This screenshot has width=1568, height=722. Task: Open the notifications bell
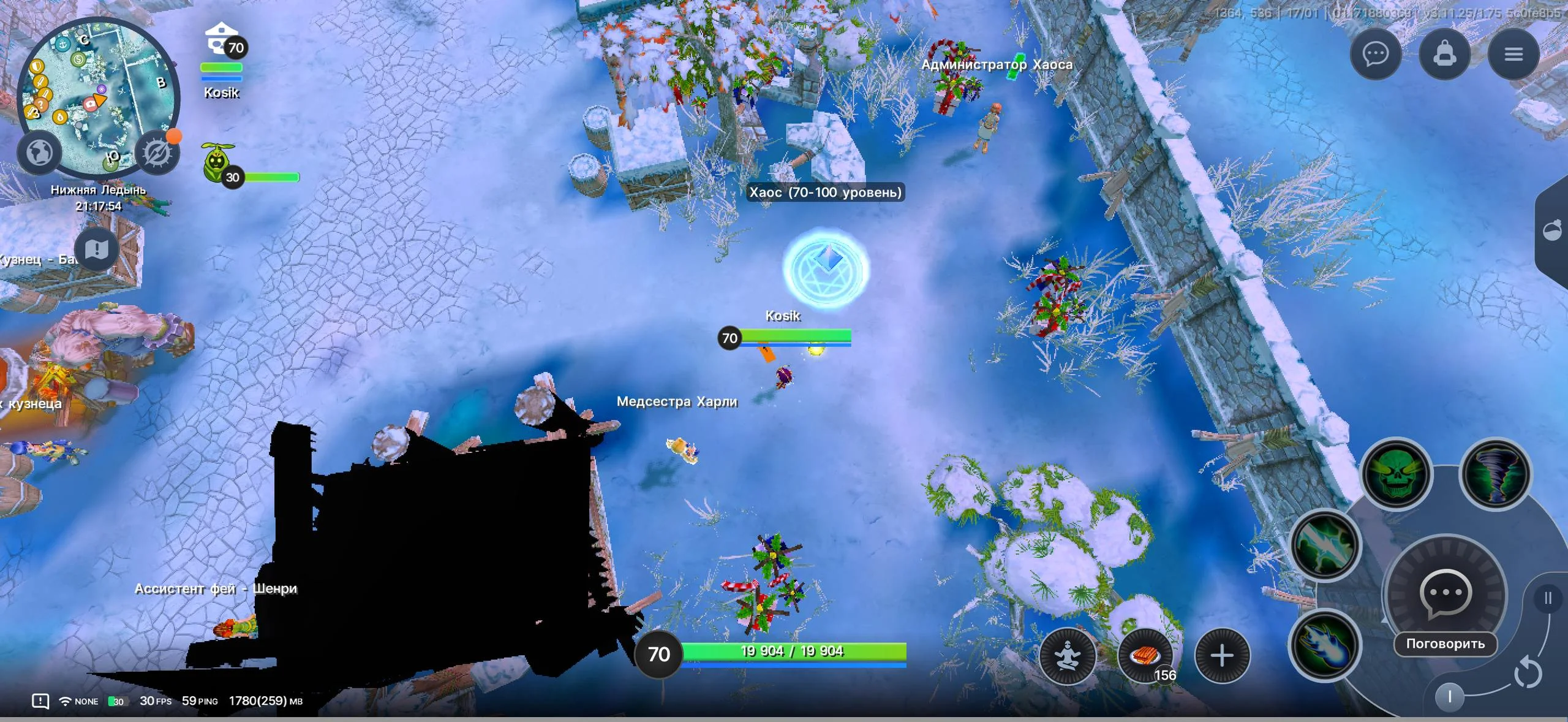(x=1444, y=55)
